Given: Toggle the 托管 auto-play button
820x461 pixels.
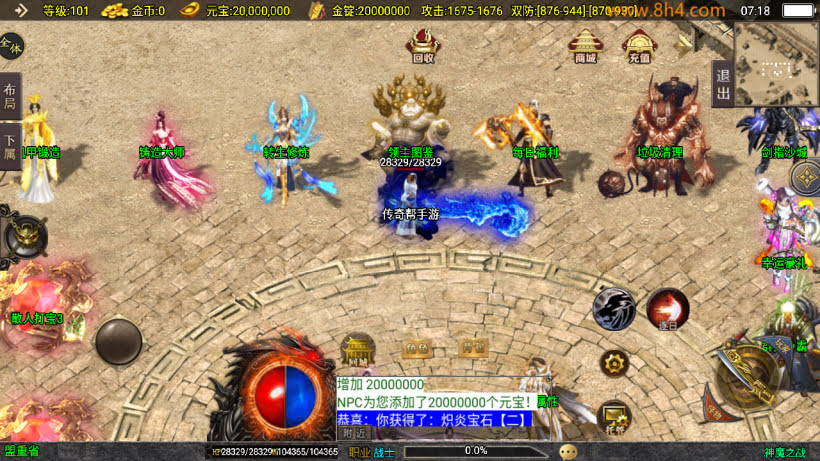Looking at the screenshot, I should pos(613,416).
